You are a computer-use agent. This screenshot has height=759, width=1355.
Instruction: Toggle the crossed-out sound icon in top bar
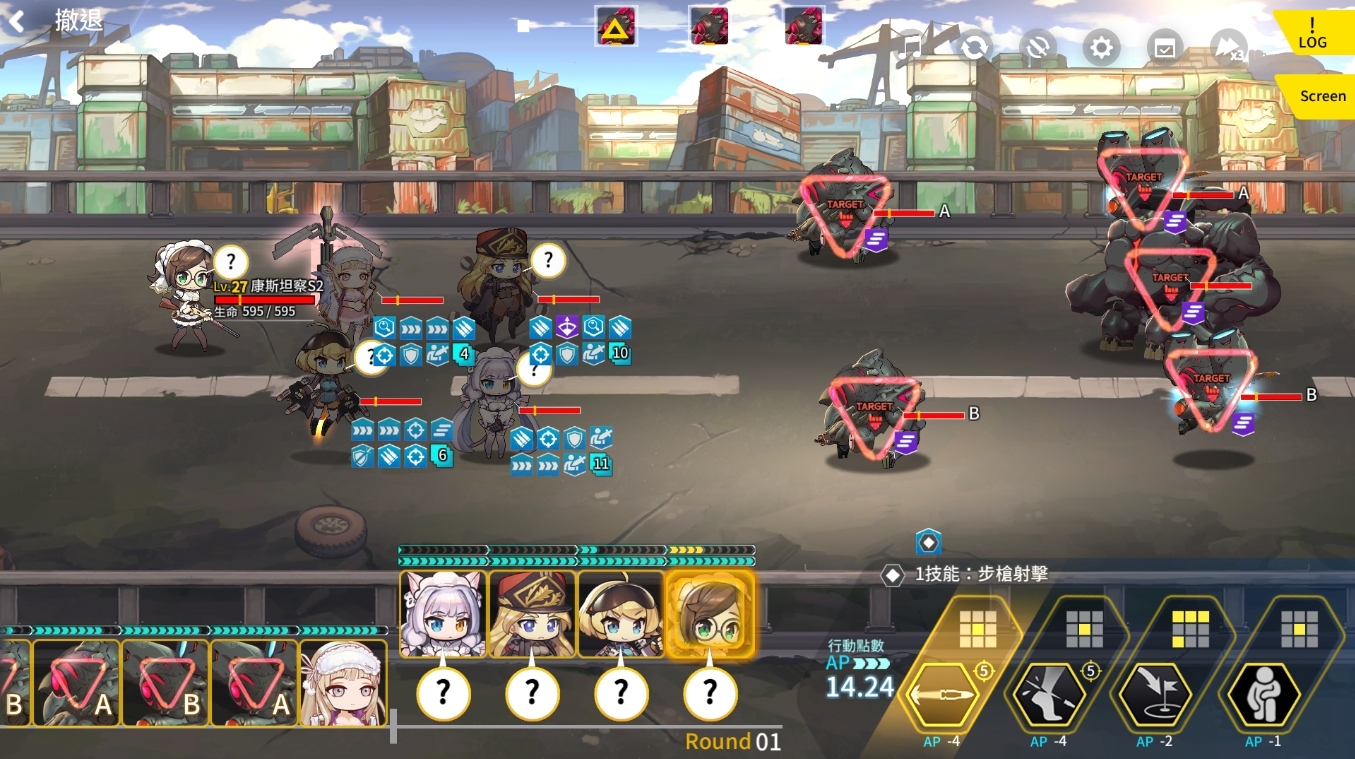point(1037,47)
